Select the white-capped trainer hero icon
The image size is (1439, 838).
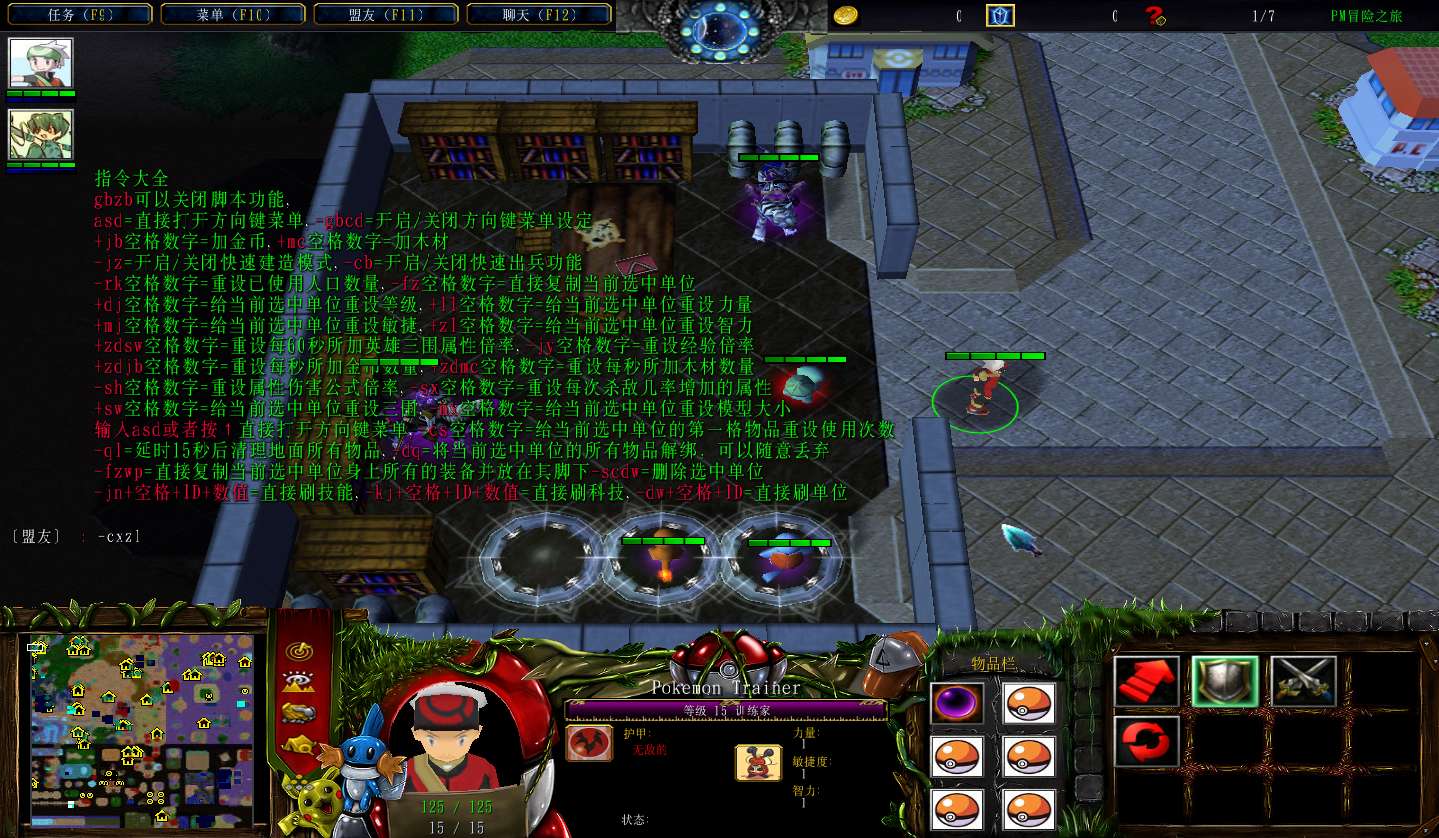coord(41,63)
